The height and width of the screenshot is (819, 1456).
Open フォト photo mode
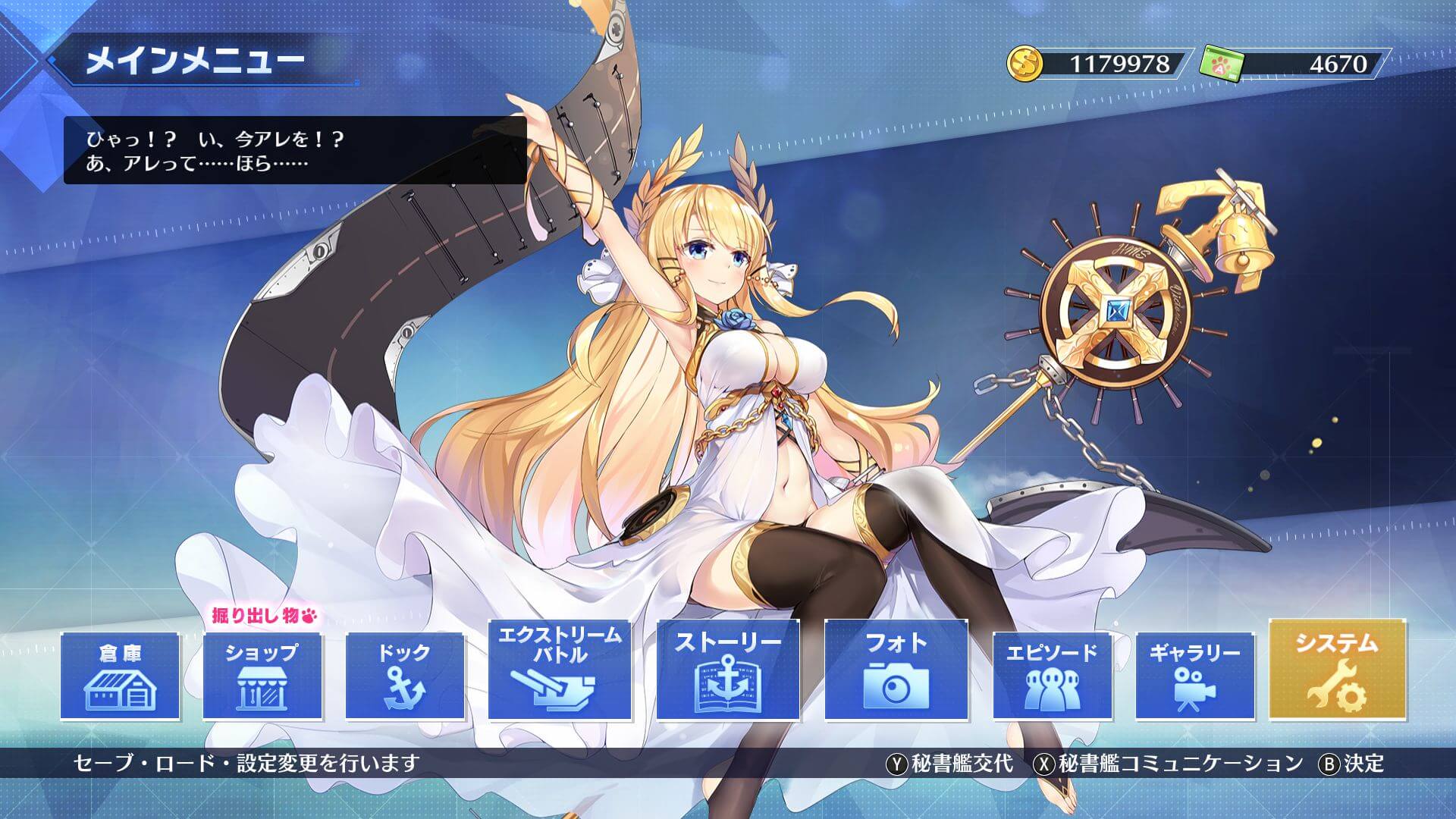click(896, 670)
